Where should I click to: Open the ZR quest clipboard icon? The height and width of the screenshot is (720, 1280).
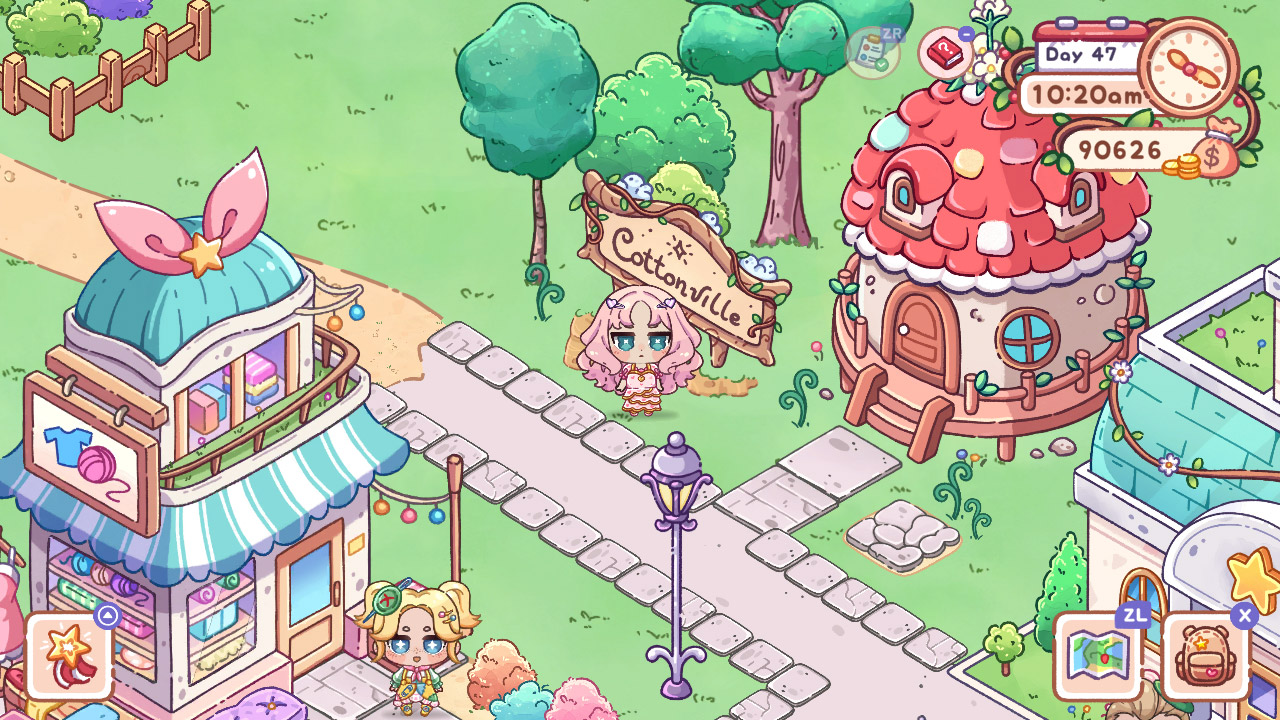(x=870, y=50)
